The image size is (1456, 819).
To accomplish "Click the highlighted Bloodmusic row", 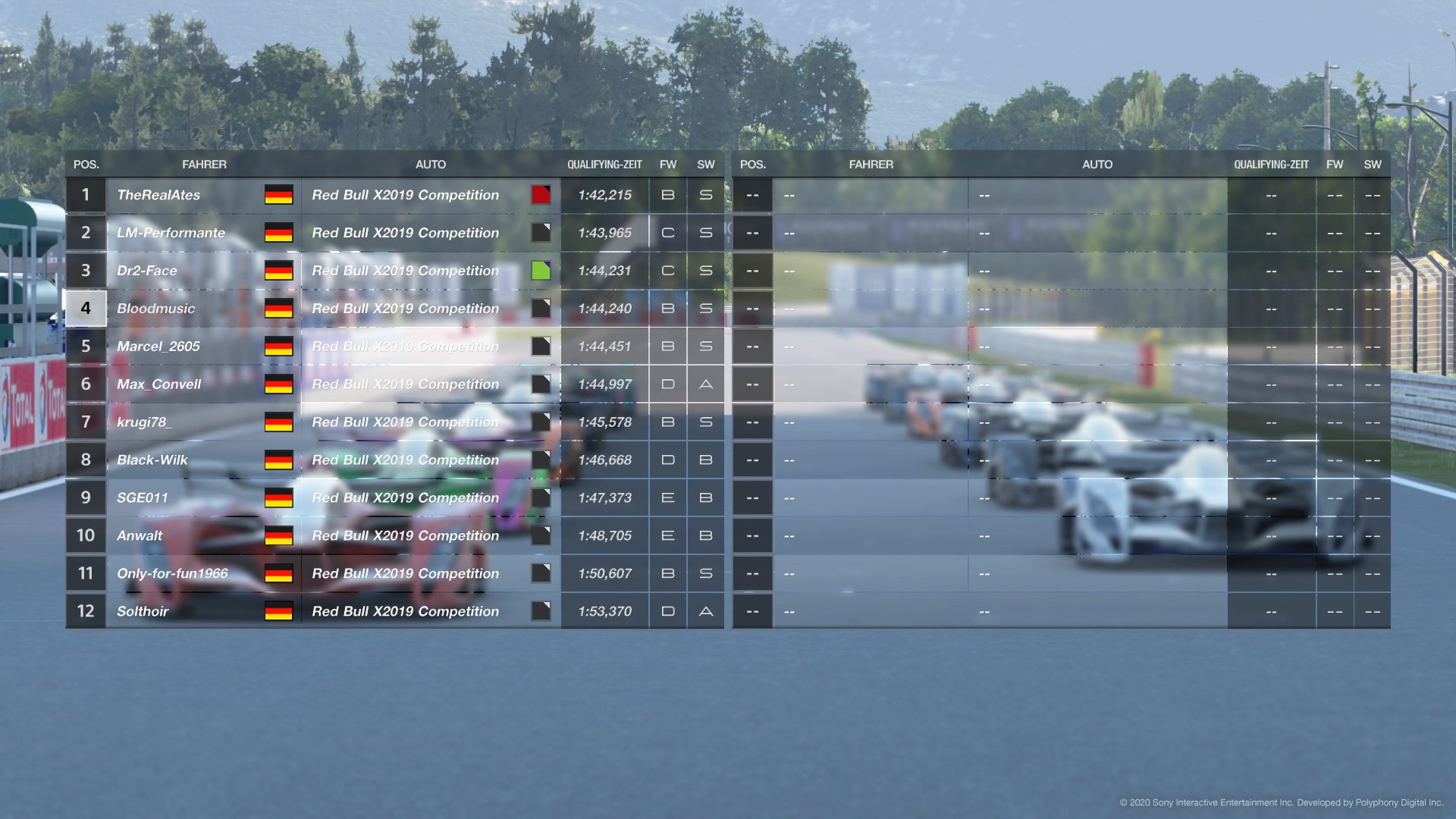I will (155, 309).
